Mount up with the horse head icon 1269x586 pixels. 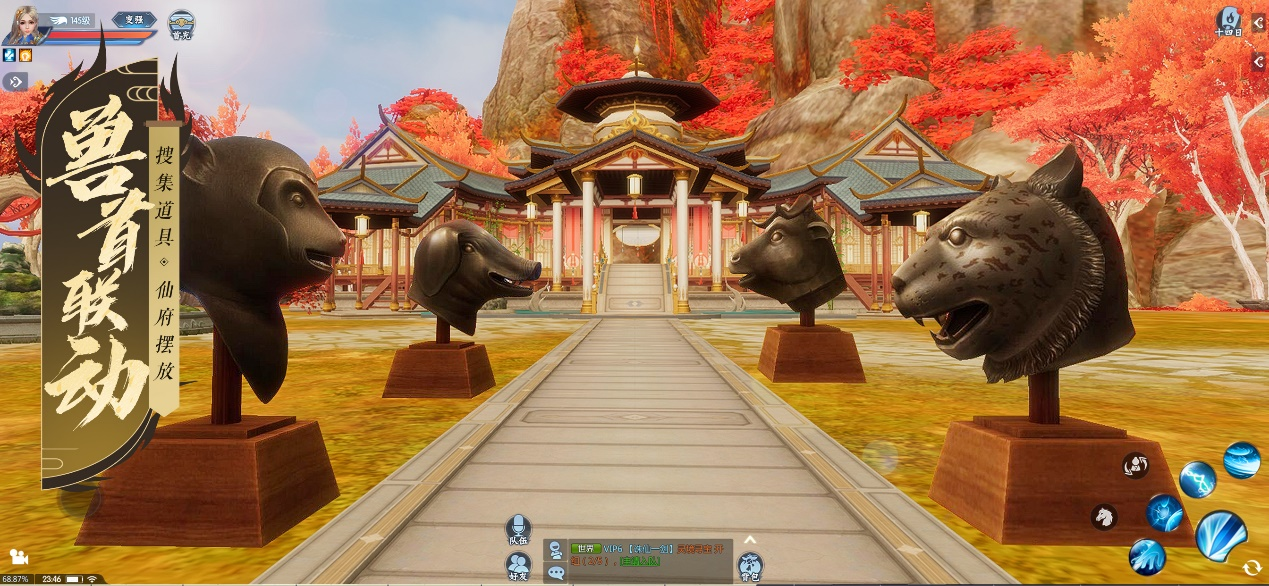click(x=1103, y=516)
